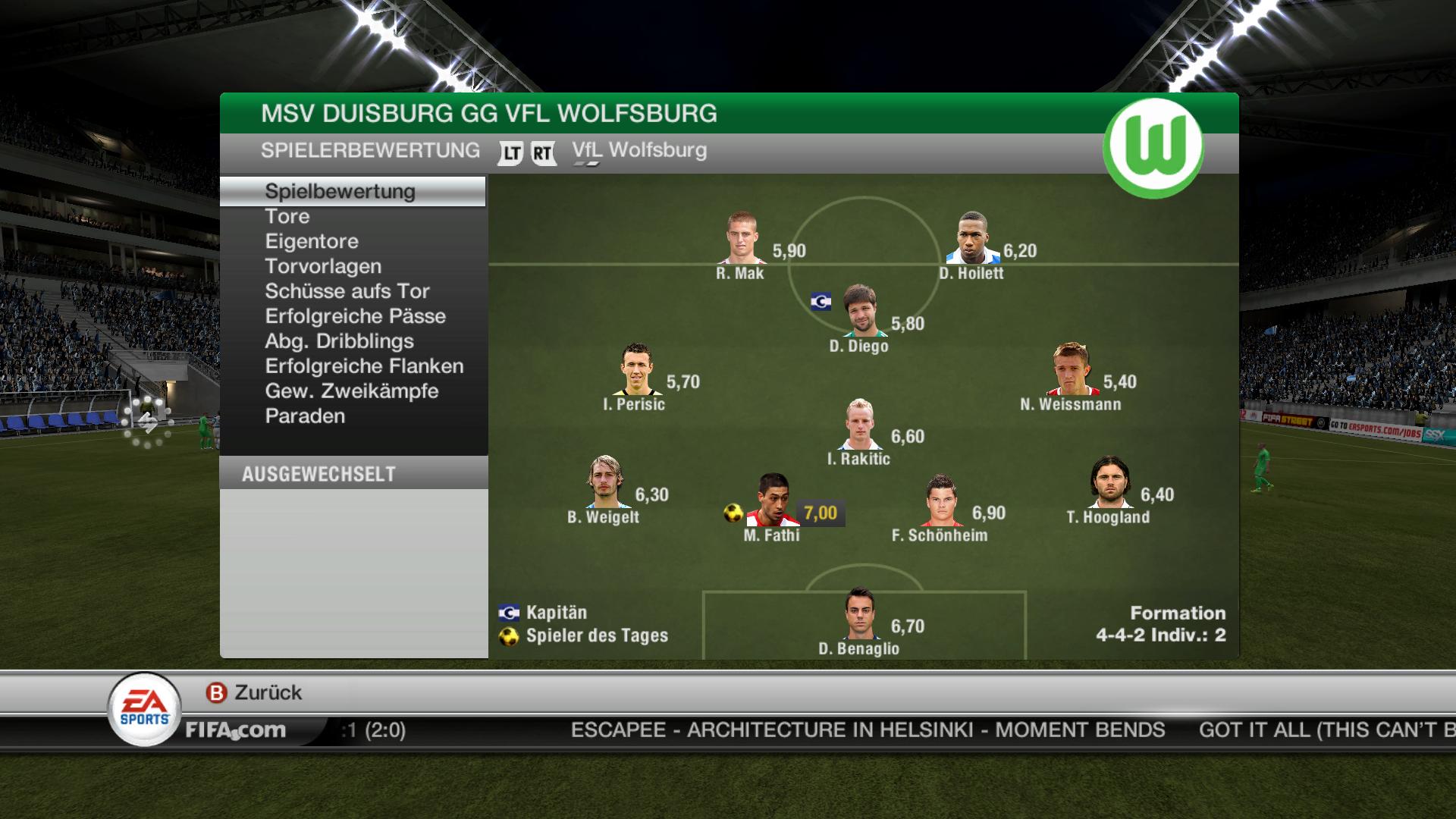The height and width of the screenshot is (819, 1456).
Task: Choose the Tore entry
Action: click(x=287, y=216)
